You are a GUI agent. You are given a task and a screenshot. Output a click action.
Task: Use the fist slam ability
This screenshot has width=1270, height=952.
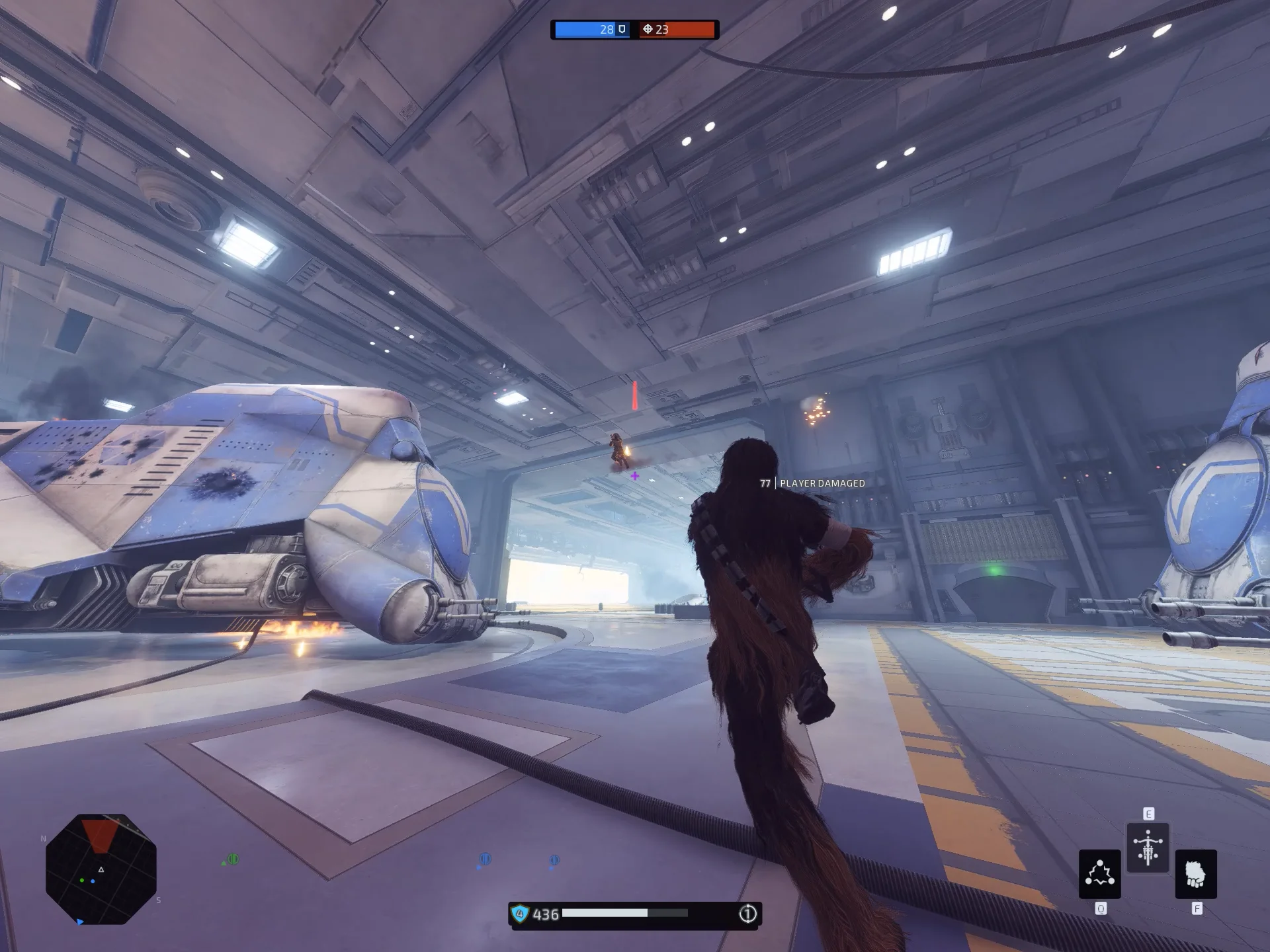(1195, 873)
